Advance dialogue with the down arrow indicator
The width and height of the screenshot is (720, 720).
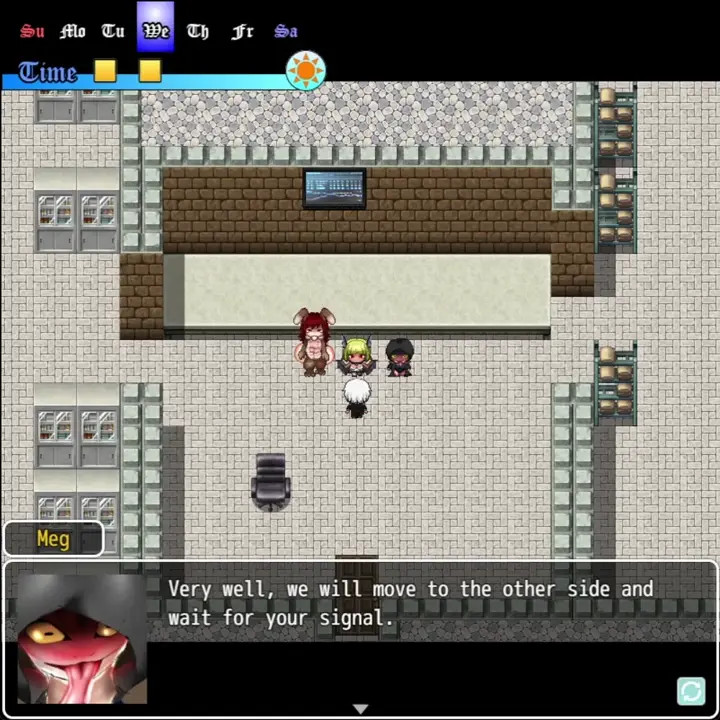pyautogui.click(x=360, y=709)
